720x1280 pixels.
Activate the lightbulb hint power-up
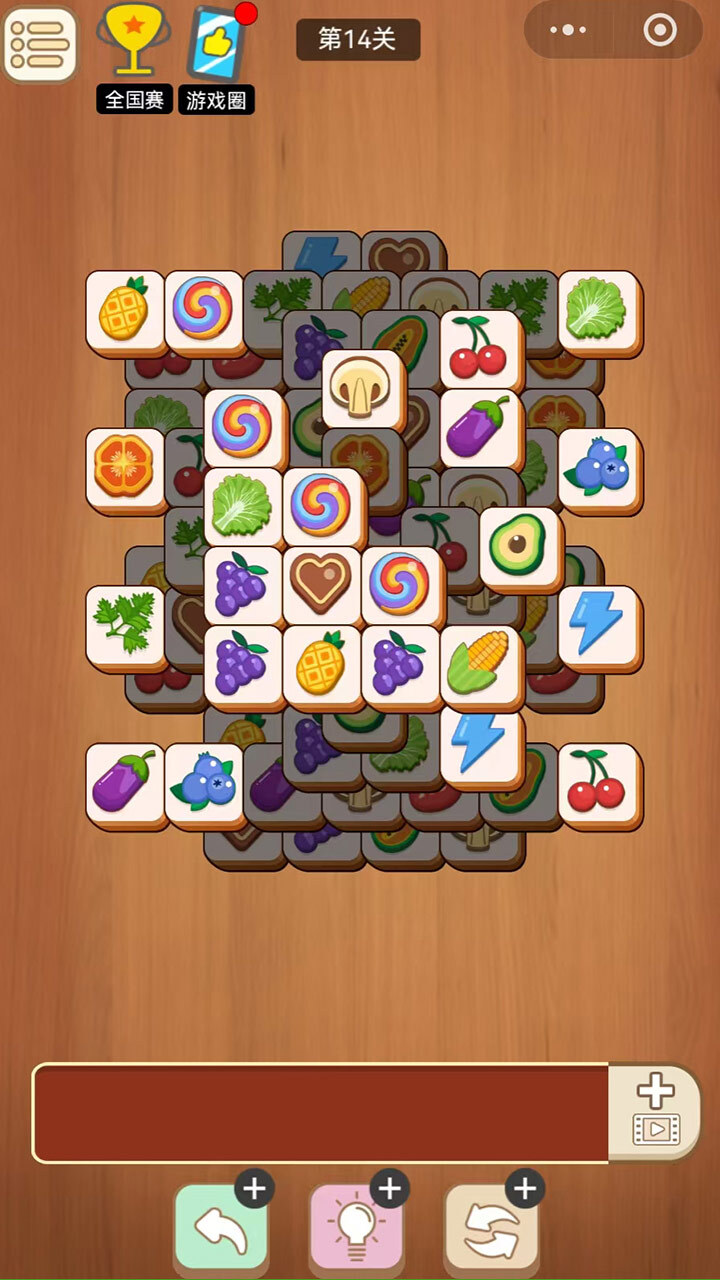[356, 1226]
